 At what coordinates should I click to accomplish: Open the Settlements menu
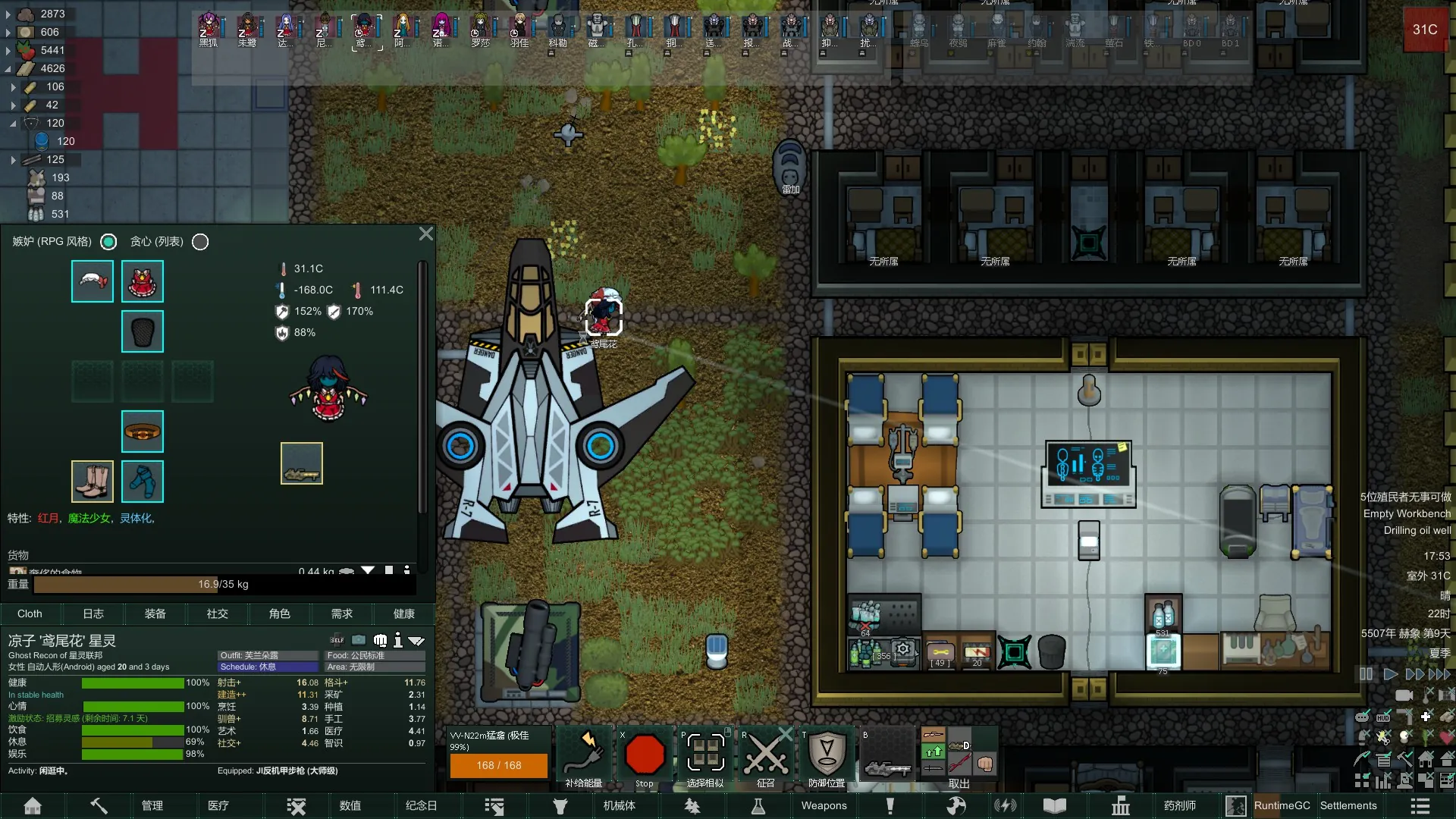(x=1348, y=805)
